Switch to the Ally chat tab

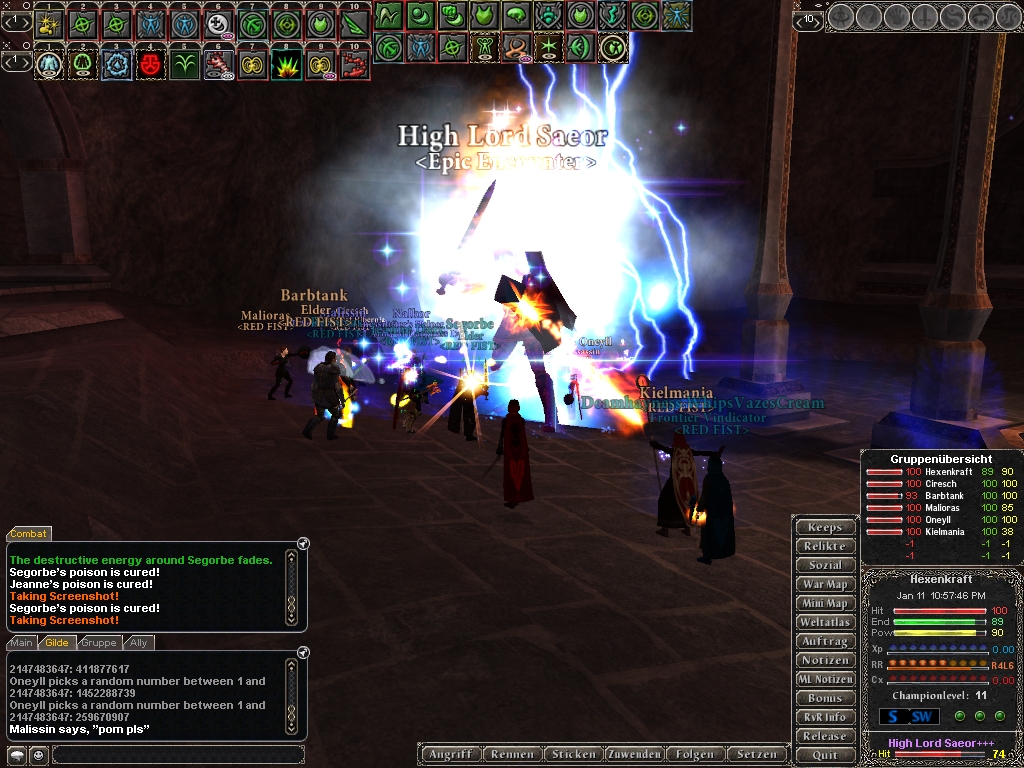point(138,643)
